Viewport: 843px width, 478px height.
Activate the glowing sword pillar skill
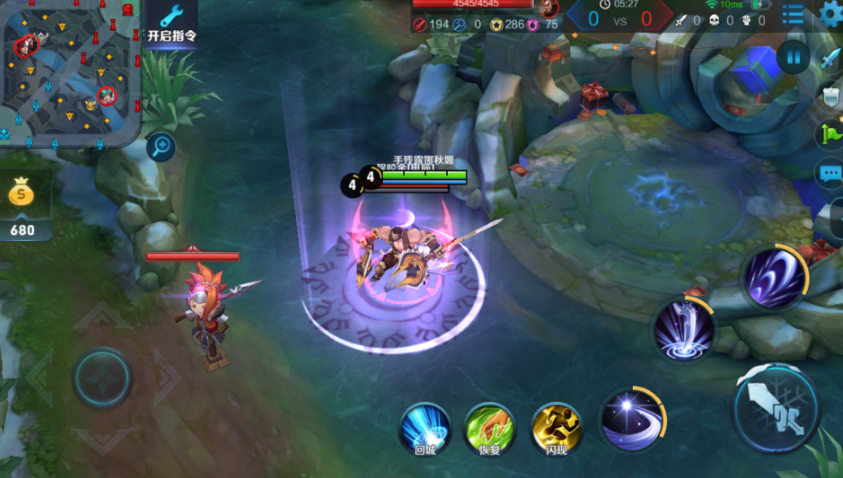[x=685, y=330]
